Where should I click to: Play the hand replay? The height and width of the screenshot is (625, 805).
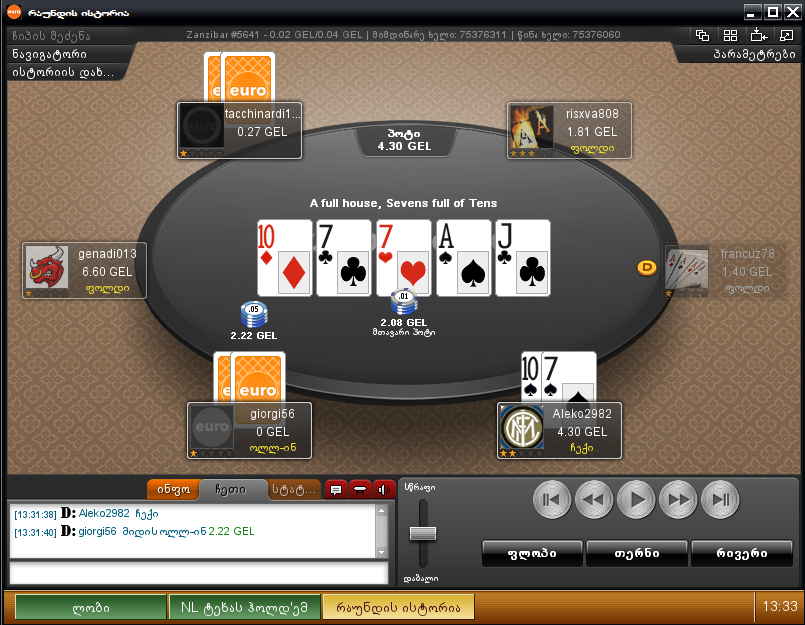click(636, 498)
